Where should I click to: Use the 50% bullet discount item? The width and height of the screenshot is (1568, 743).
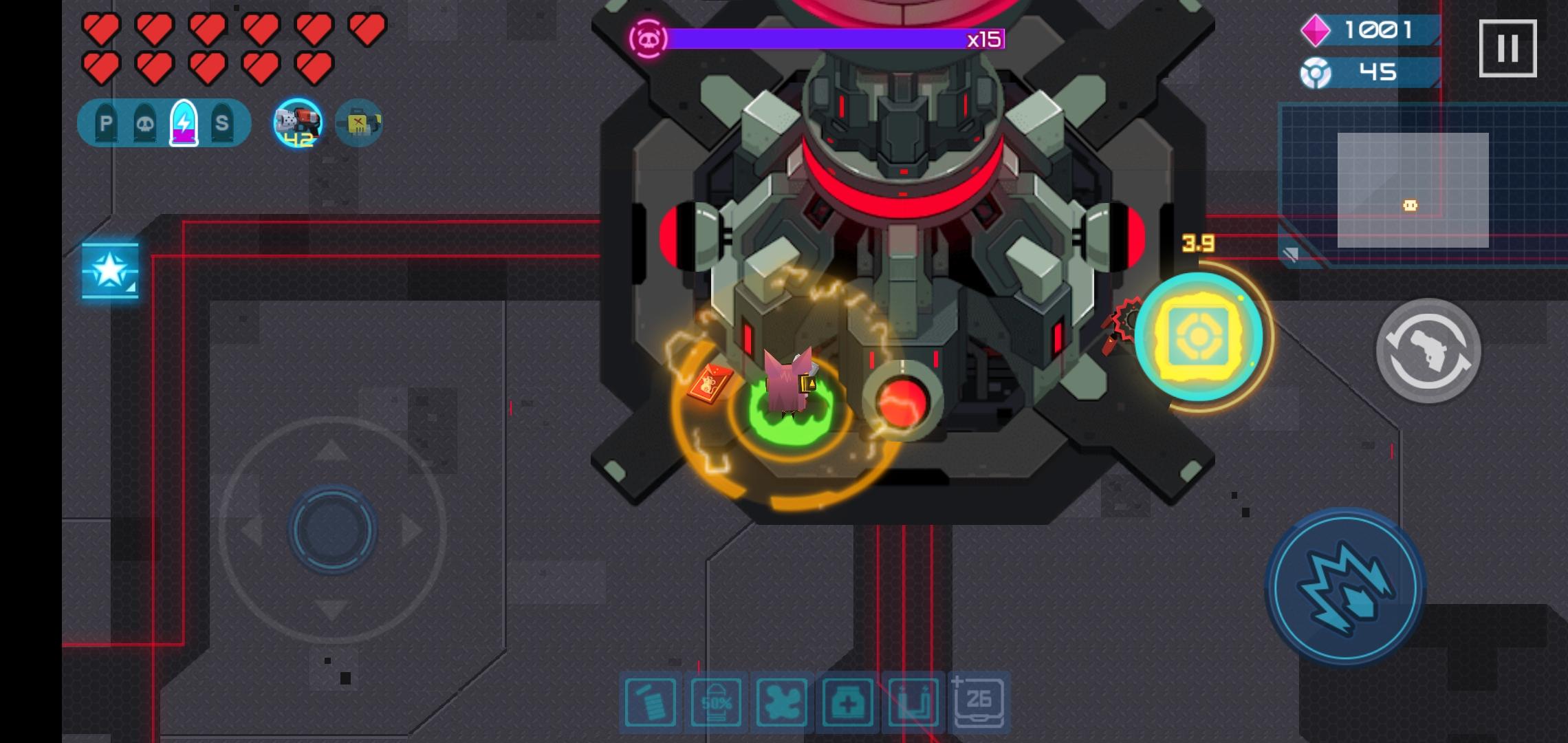click(717, 703)
